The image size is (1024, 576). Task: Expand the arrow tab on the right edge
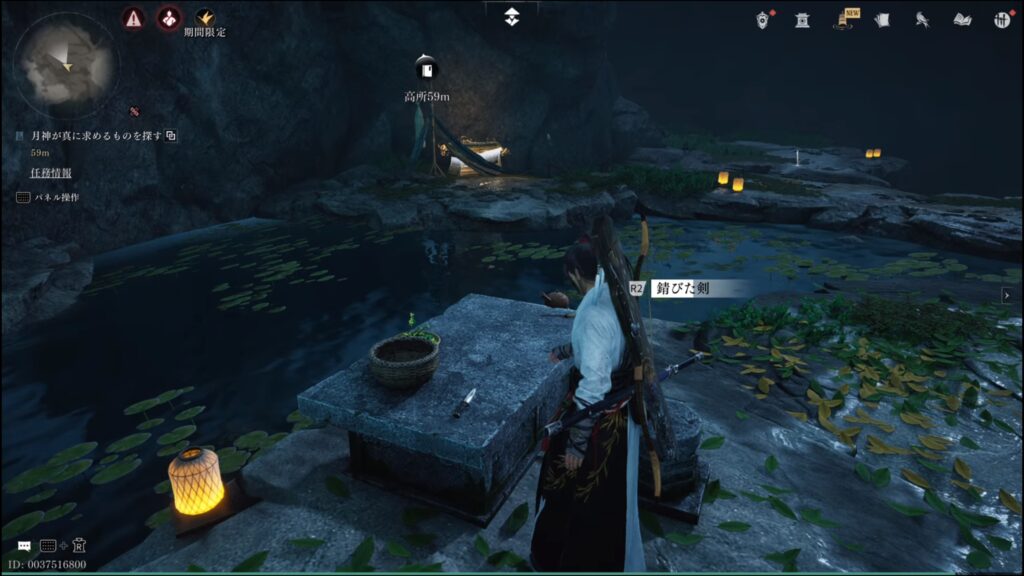(1006, 295)
